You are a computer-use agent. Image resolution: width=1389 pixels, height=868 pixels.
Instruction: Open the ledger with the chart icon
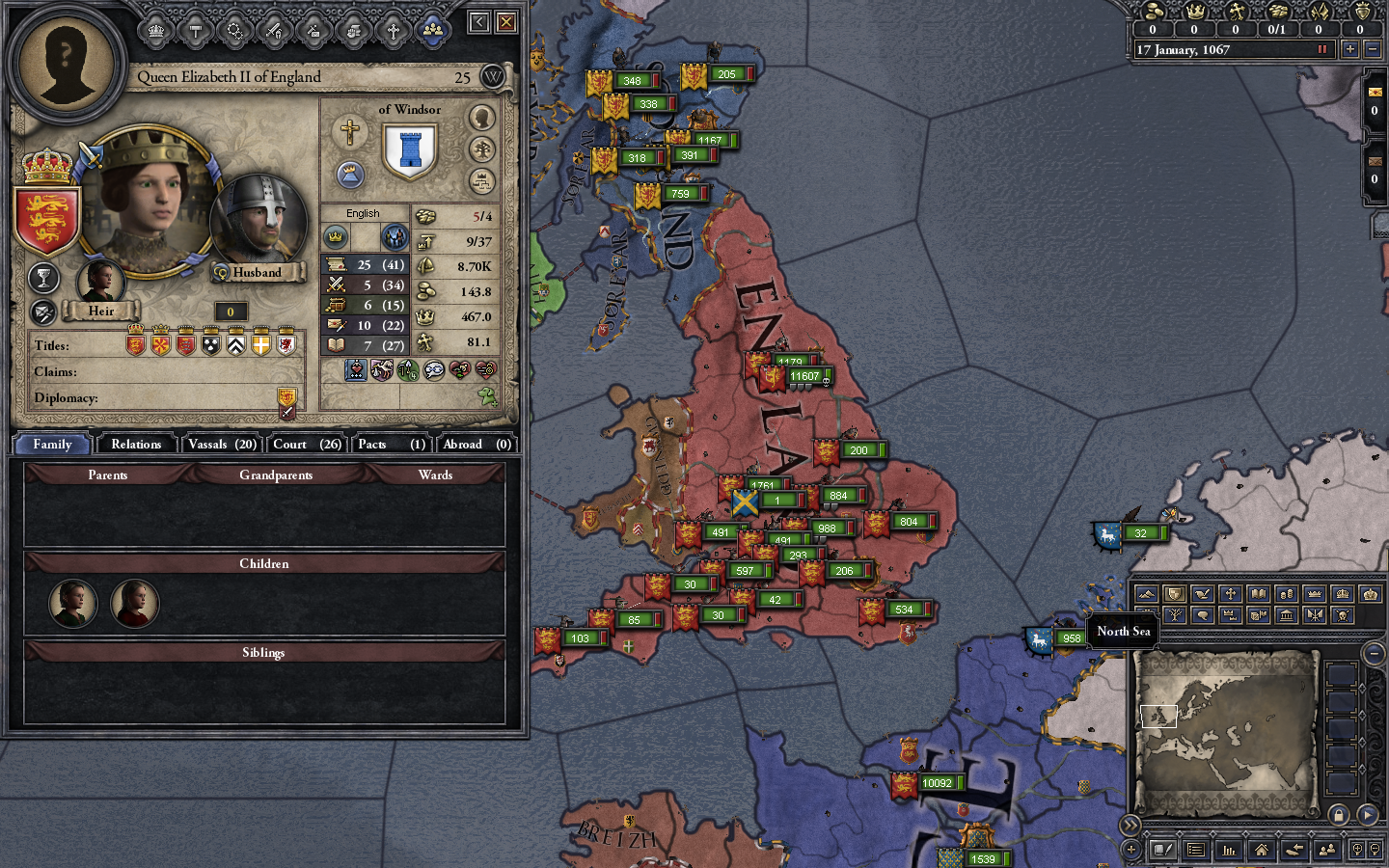point(1230,851)
